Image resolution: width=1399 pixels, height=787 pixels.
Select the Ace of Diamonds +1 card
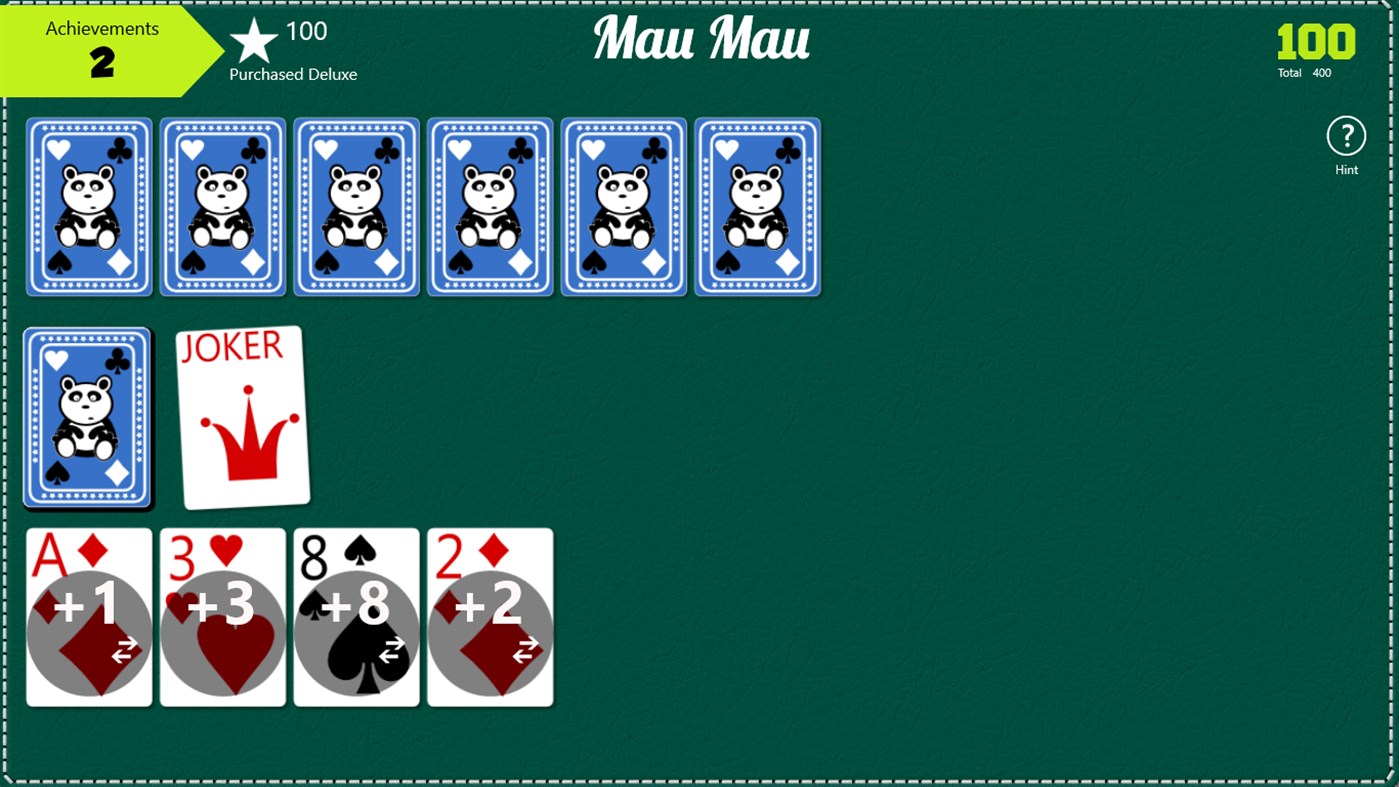pos(88,615)
